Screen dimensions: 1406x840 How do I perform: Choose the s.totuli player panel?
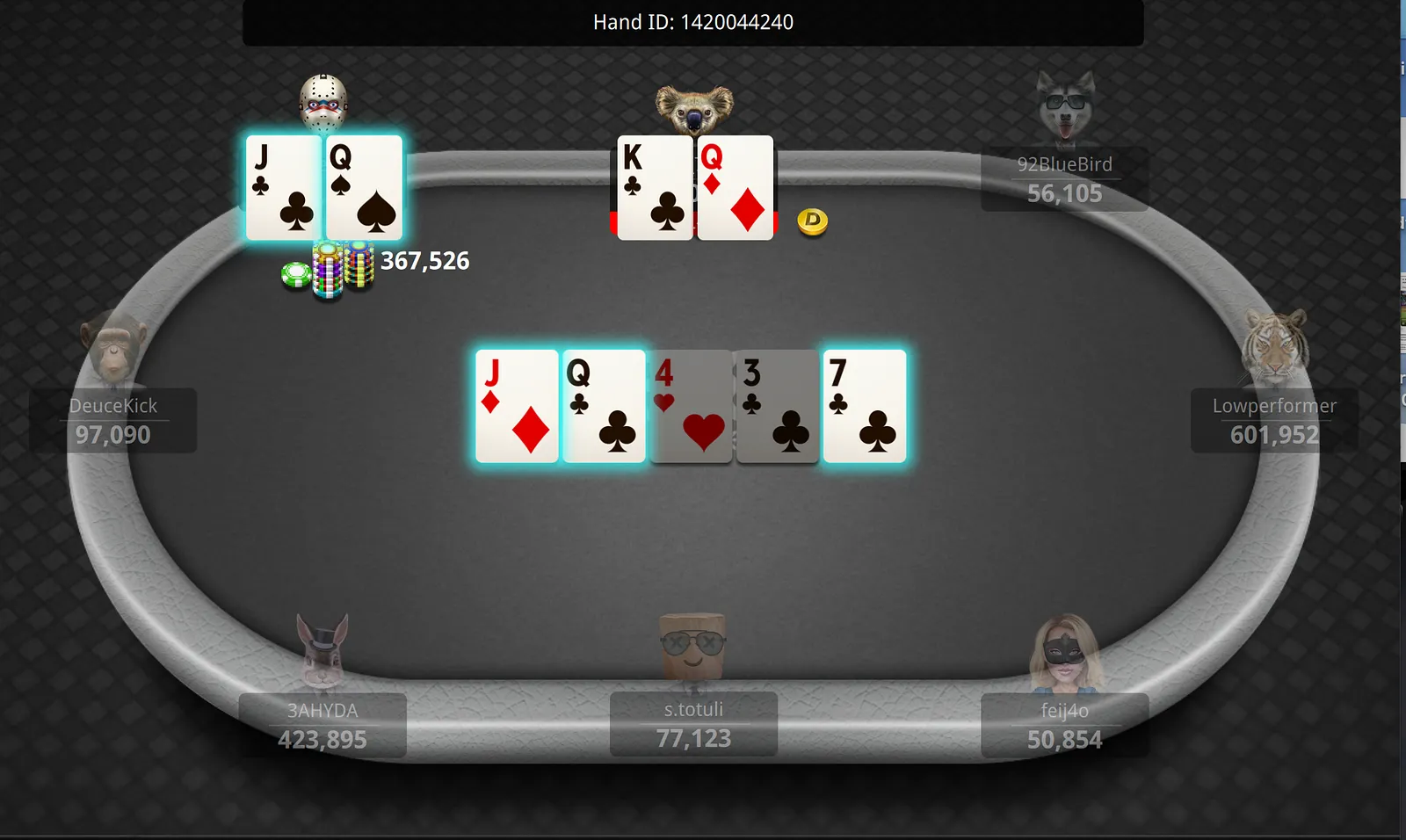pos(693,724)
